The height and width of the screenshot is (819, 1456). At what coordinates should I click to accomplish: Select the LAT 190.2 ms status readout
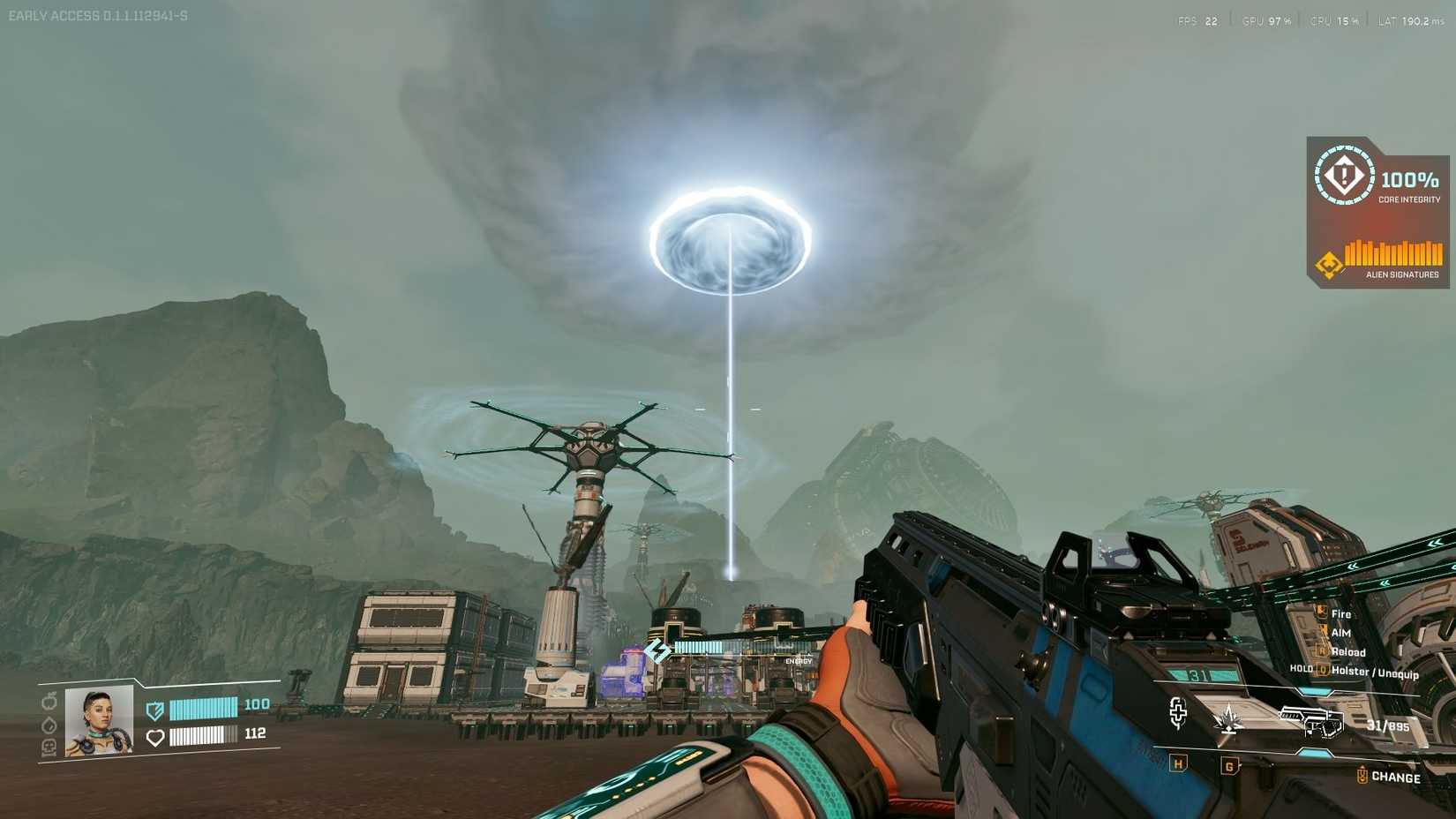(x=1411, y=19)
